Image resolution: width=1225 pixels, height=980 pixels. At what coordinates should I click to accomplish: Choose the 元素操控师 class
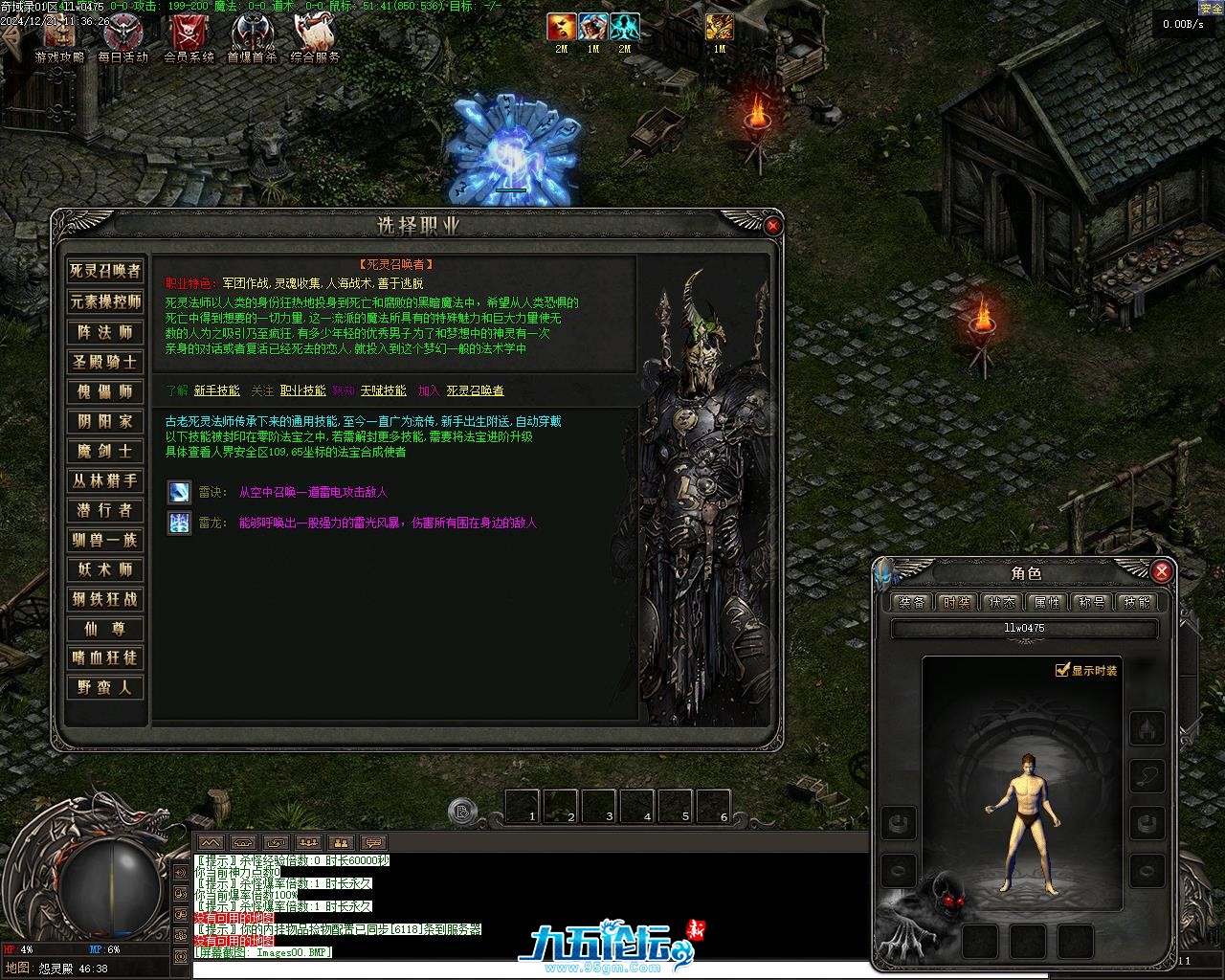(x=105, y=301)
